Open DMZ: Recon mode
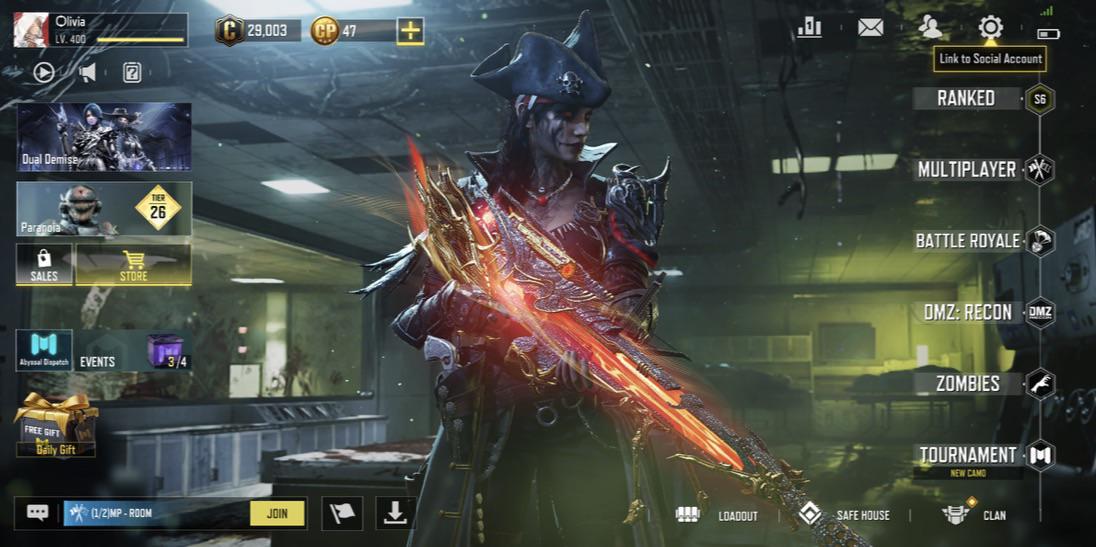 click(967, 312)
